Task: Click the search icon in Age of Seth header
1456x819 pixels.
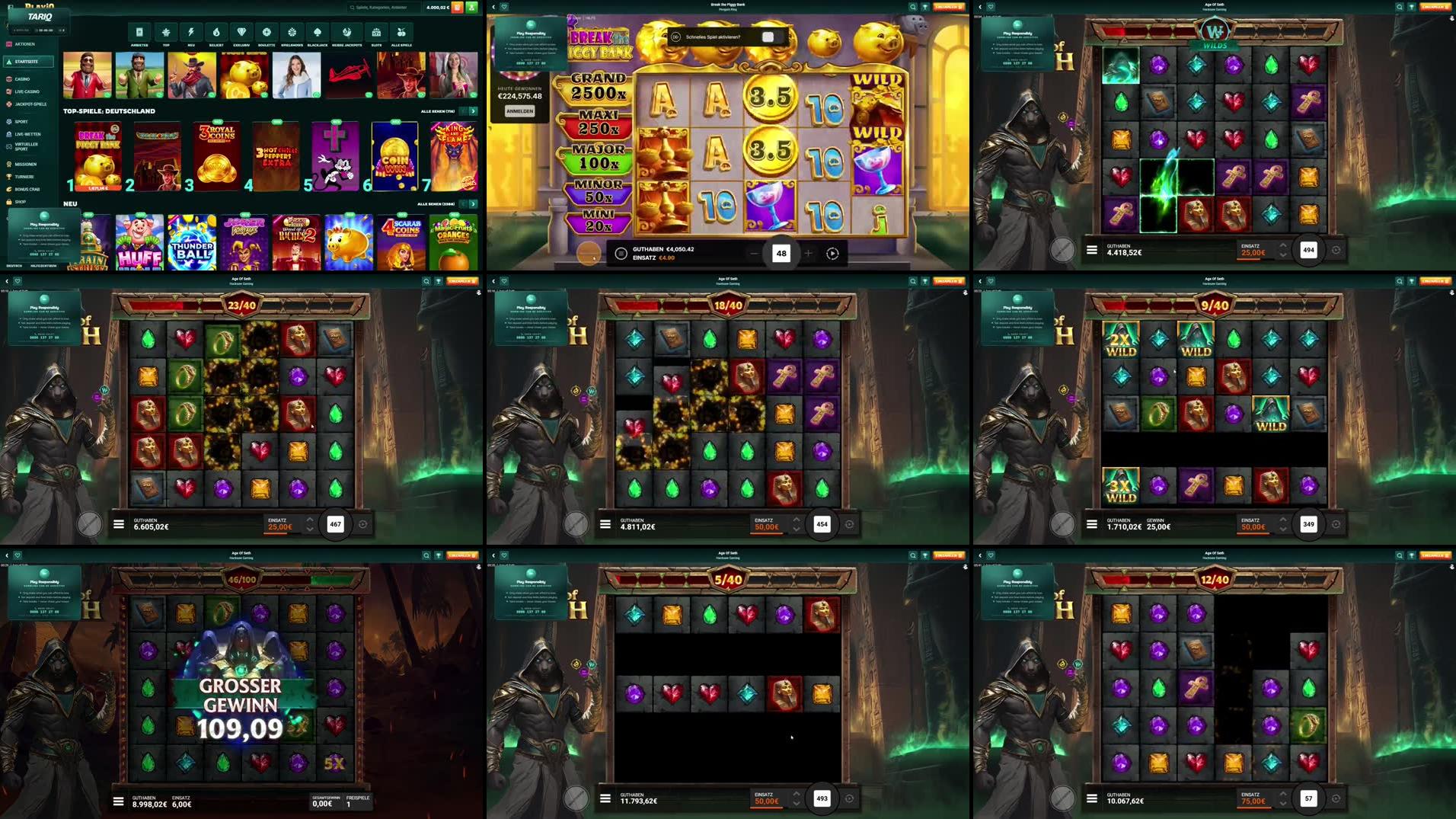Action: 1400,6
